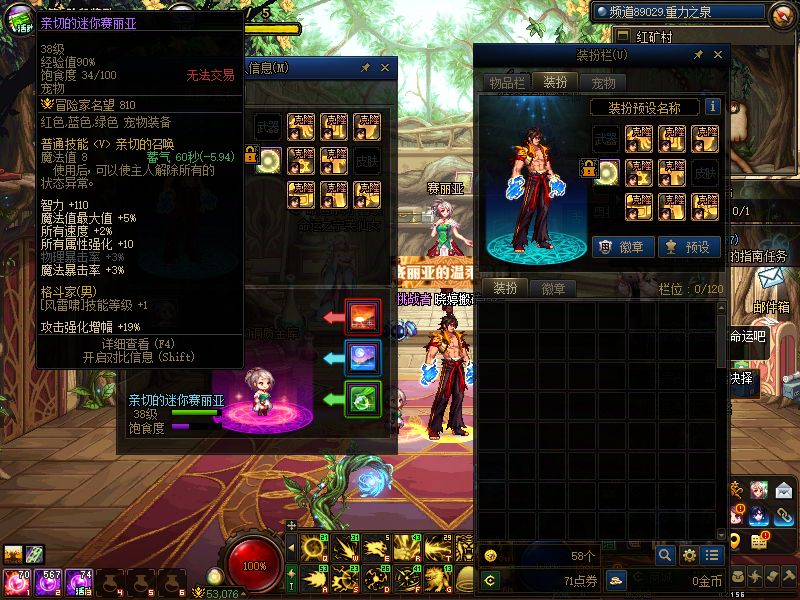
Task: Open the 邮件箱 mailbox envelope
Action: pyautogui.click(x=772, y=278)
